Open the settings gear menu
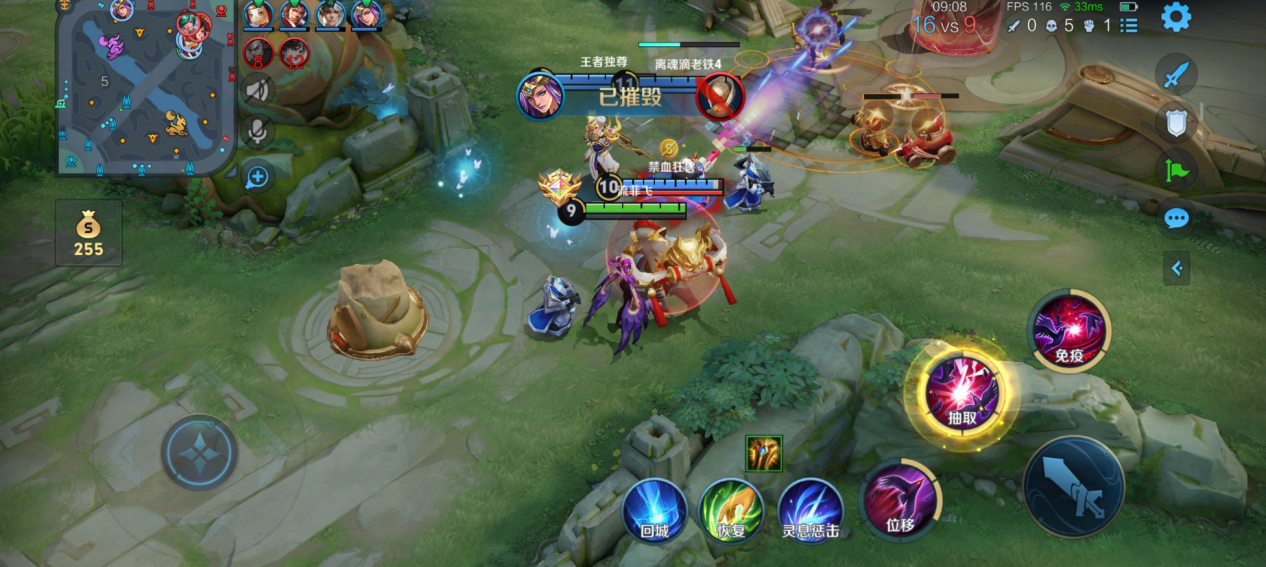1266x567 pixels. [1175, 17]
